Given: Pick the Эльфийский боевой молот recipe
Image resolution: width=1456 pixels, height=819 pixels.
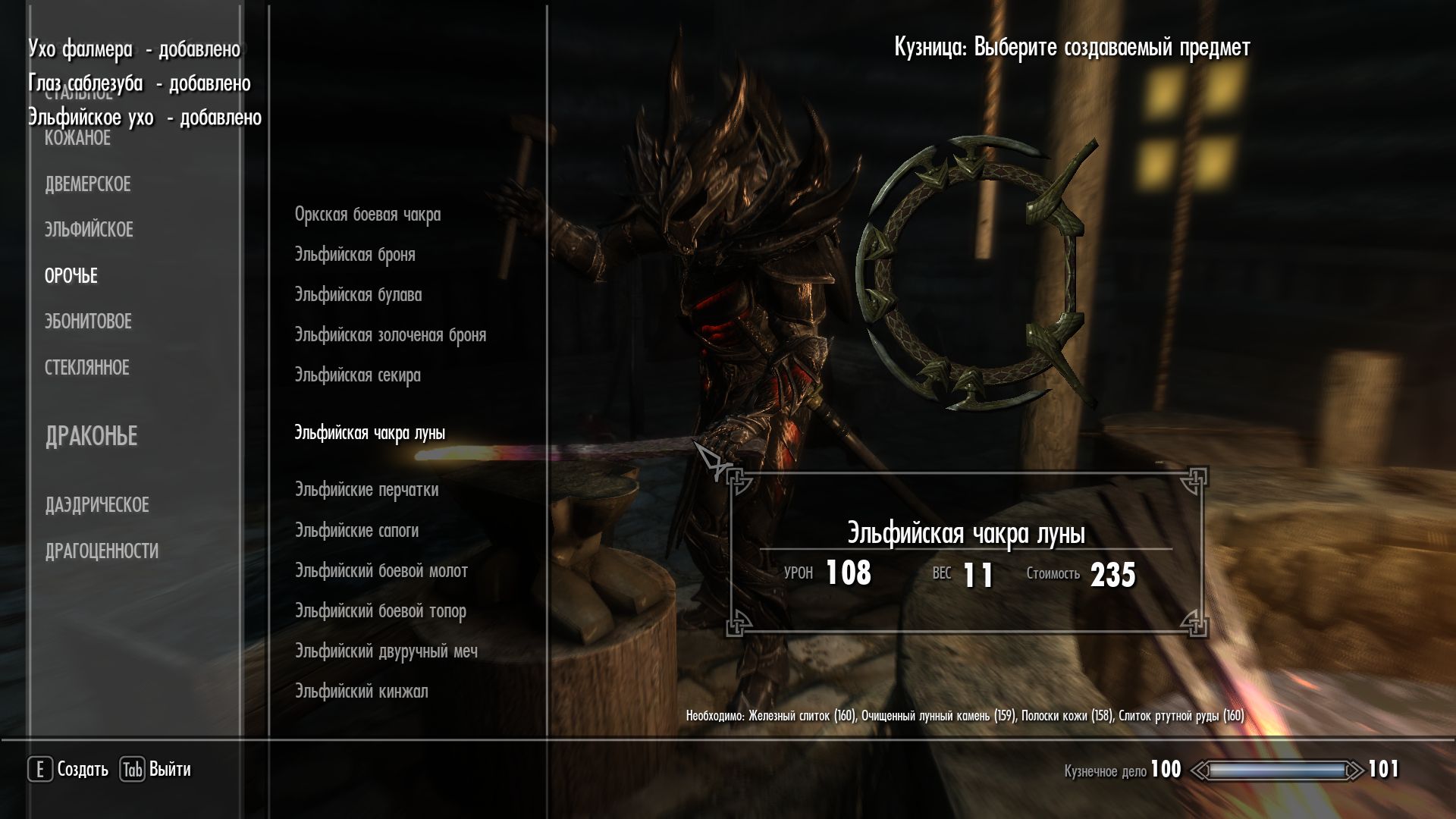Looking at the screenshot, I should 381,571.
